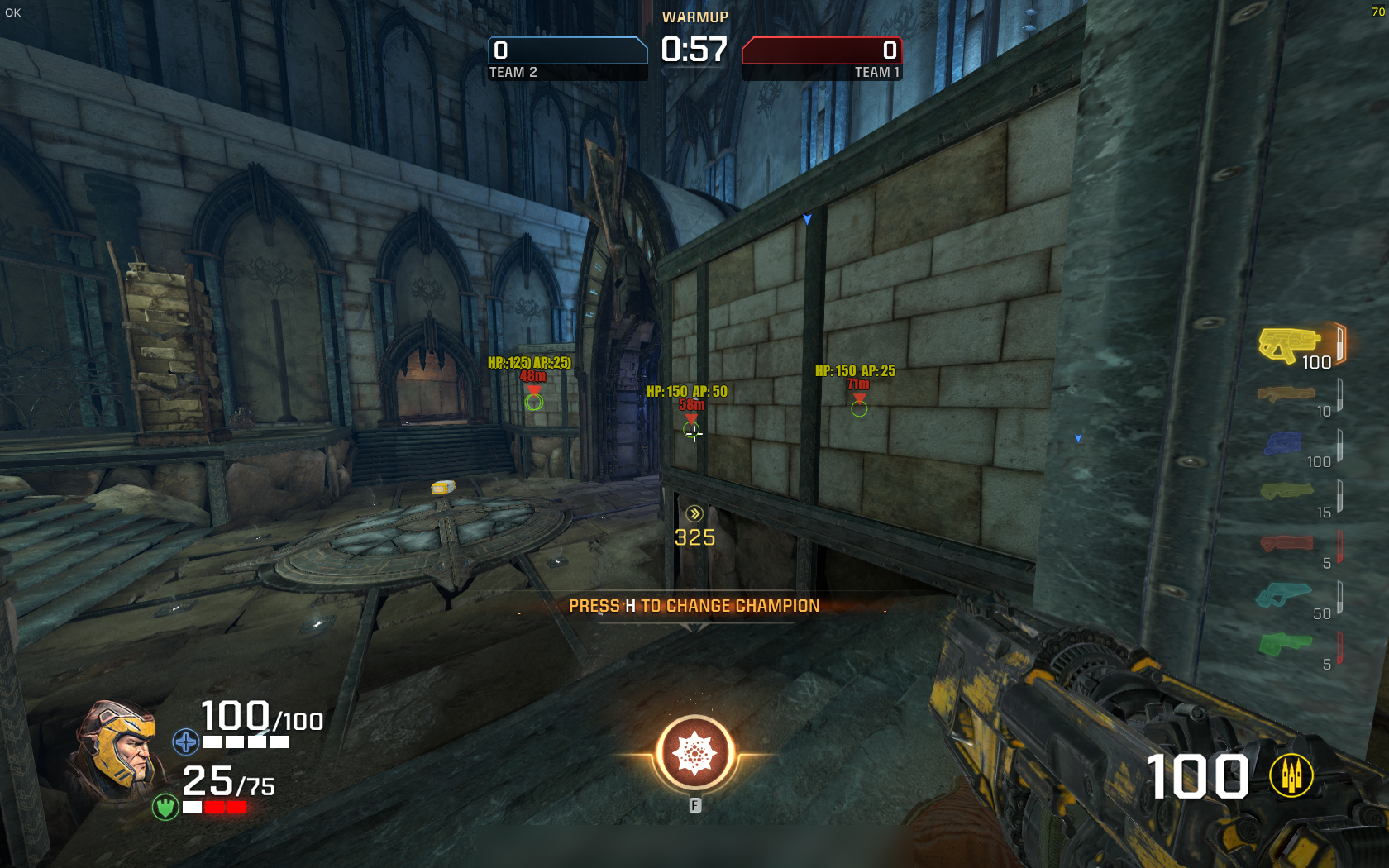
Task: Click the yellow bullets ammo type icon
Action: pyautogui.click(x=1291, y=775)
